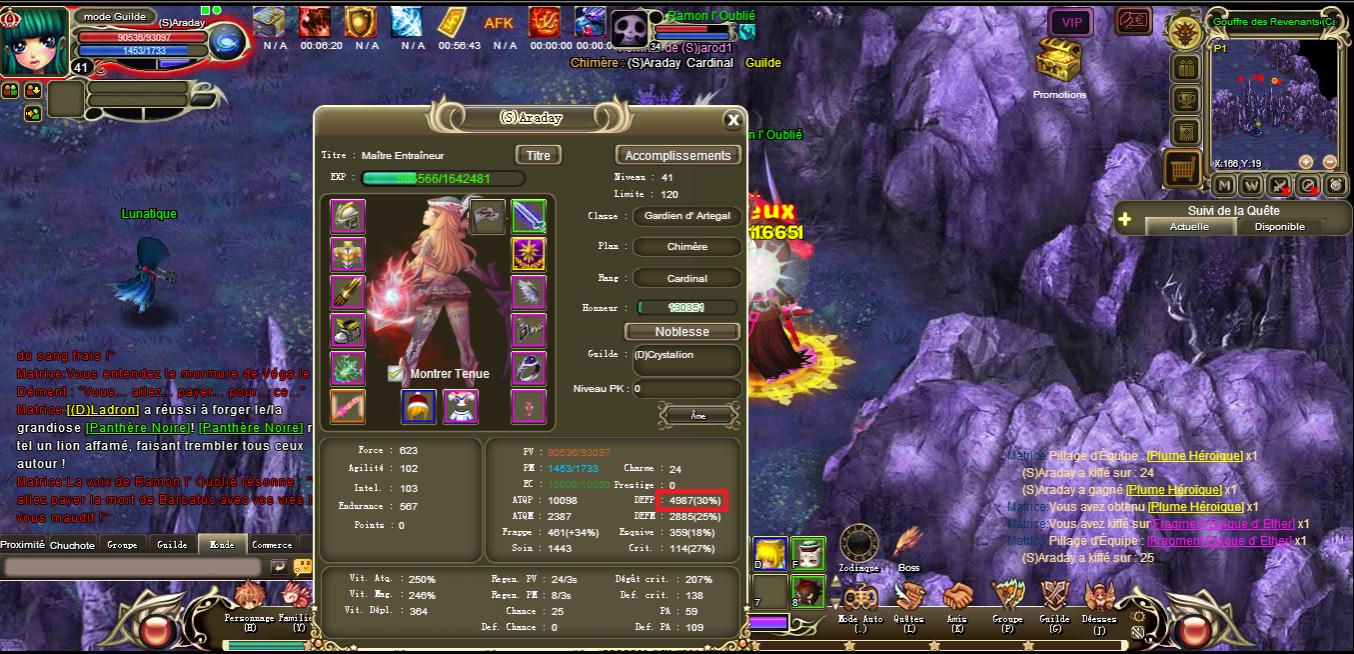Screen dimensions: 1354x654
Task: Close the (S)Araday character window
Action: point(733,120)
